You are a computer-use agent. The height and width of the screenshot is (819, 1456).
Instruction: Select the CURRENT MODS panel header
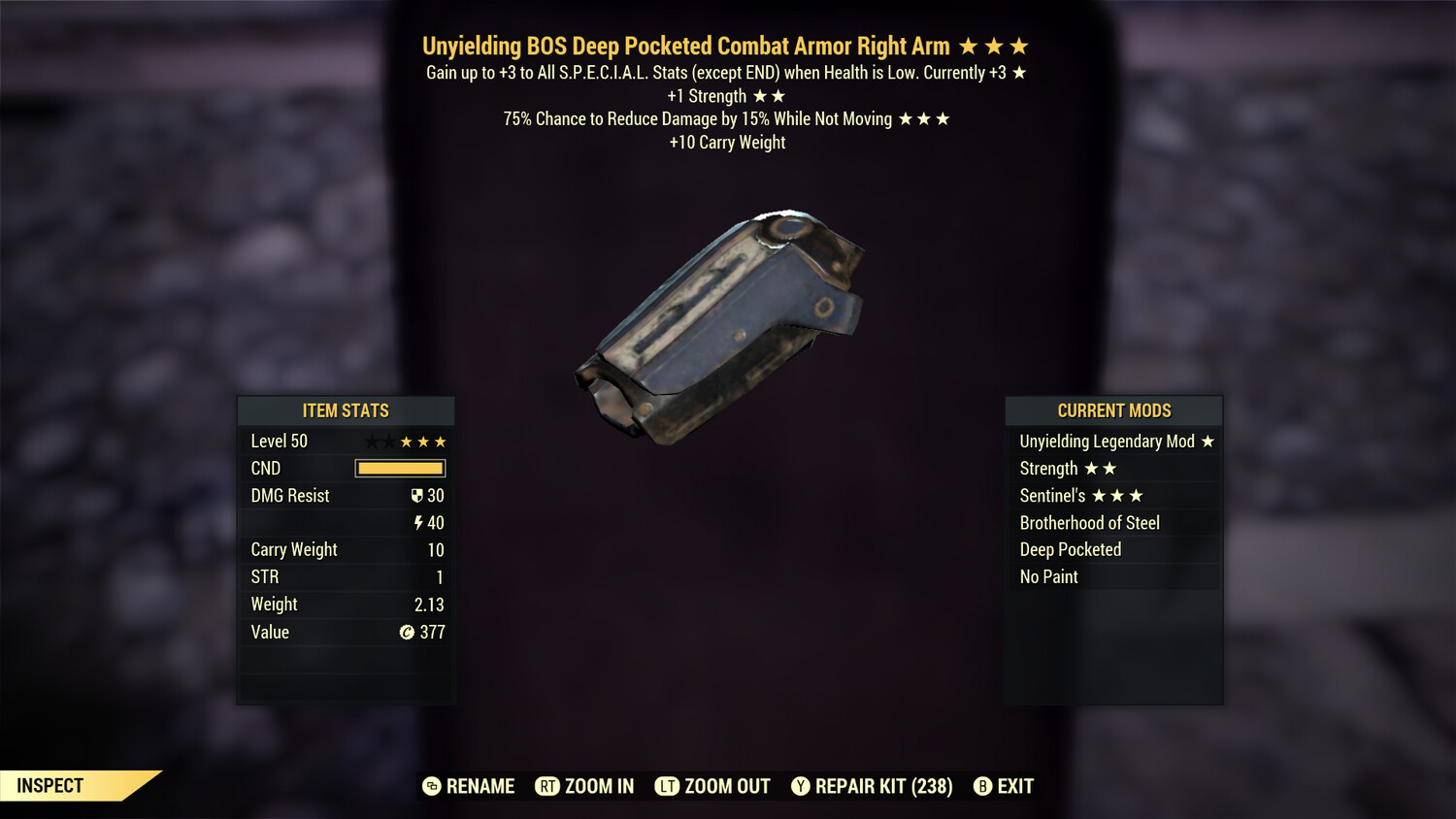[1113, 410]
